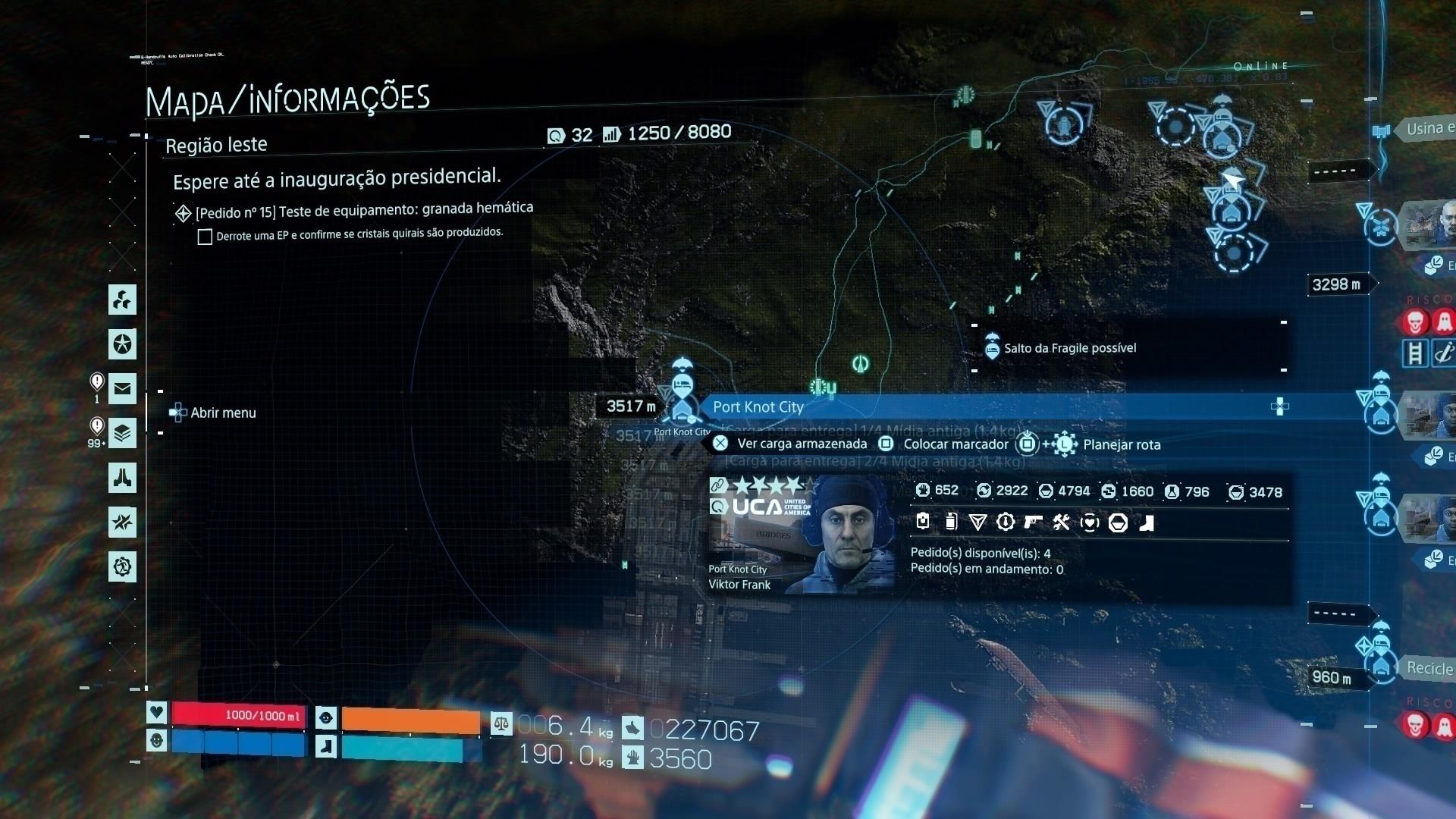Click the Port Knot City map marker
Viewport: 1456px width, 819px height.
coord(682,394)
